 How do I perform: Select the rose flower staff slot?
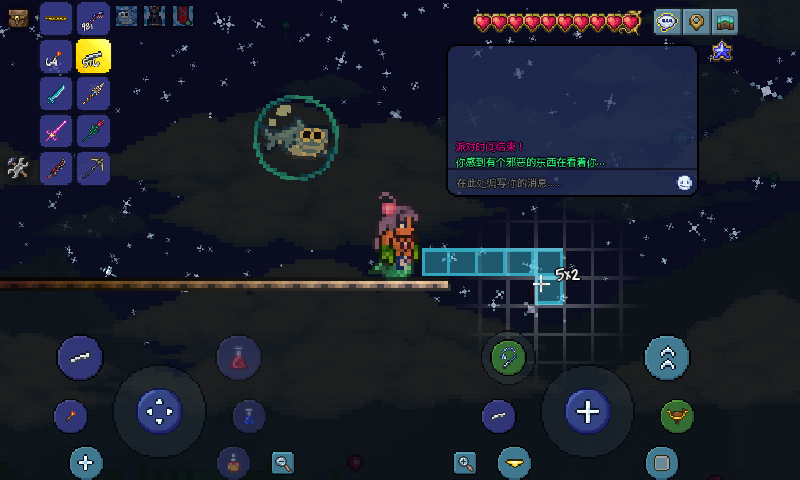(93, 131)
